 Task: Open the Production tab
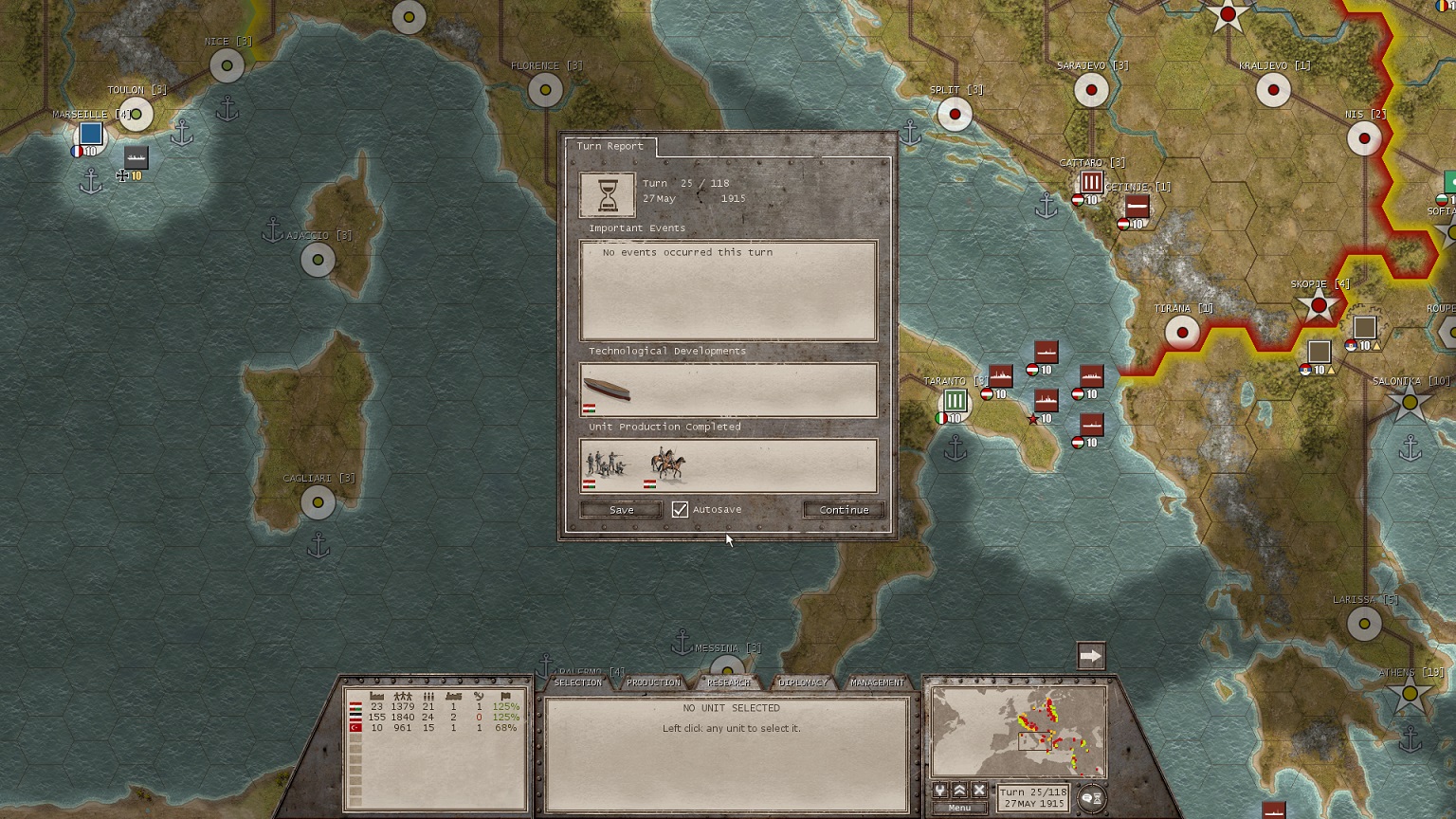click(653, 682)
